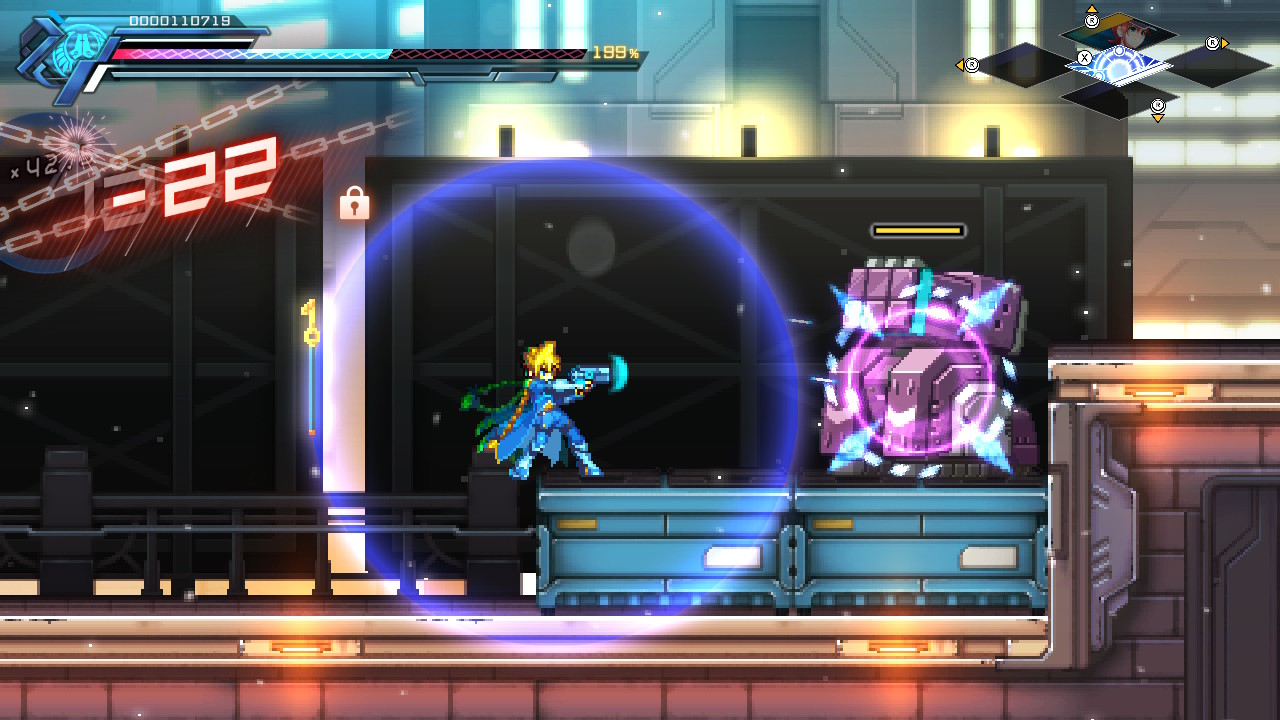The height and width of the screenshot is (720, 1280).
Task: Click the padlock icon beside the combo counter
Action: pyautogui.click(x=354, y=203)
